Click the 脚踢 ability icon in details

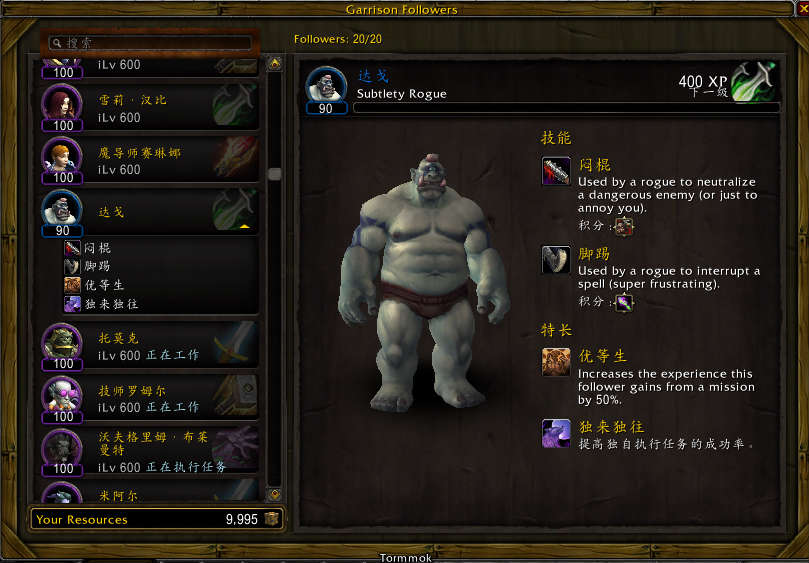click(x=556, y=260)
